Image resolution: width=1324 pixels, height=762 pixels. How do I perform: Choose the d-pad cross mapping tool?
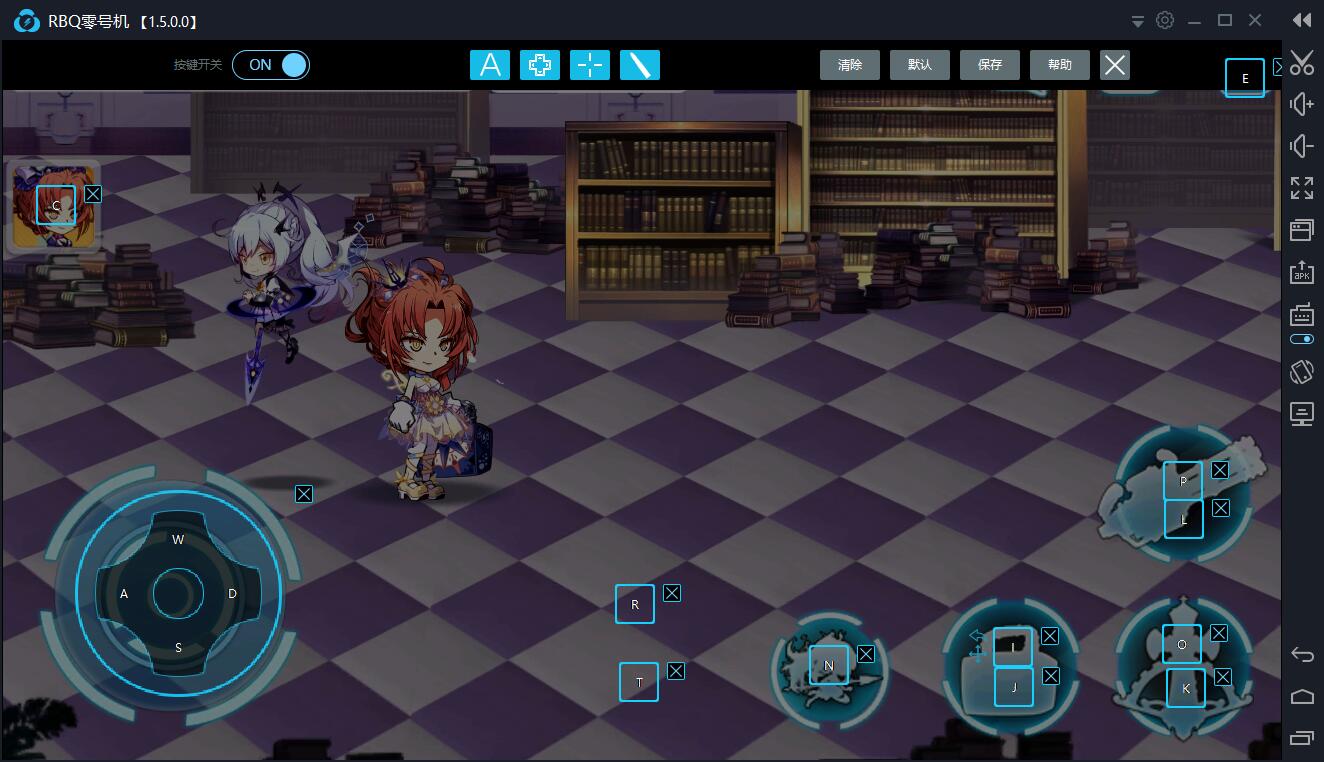(x=540, y=65)
